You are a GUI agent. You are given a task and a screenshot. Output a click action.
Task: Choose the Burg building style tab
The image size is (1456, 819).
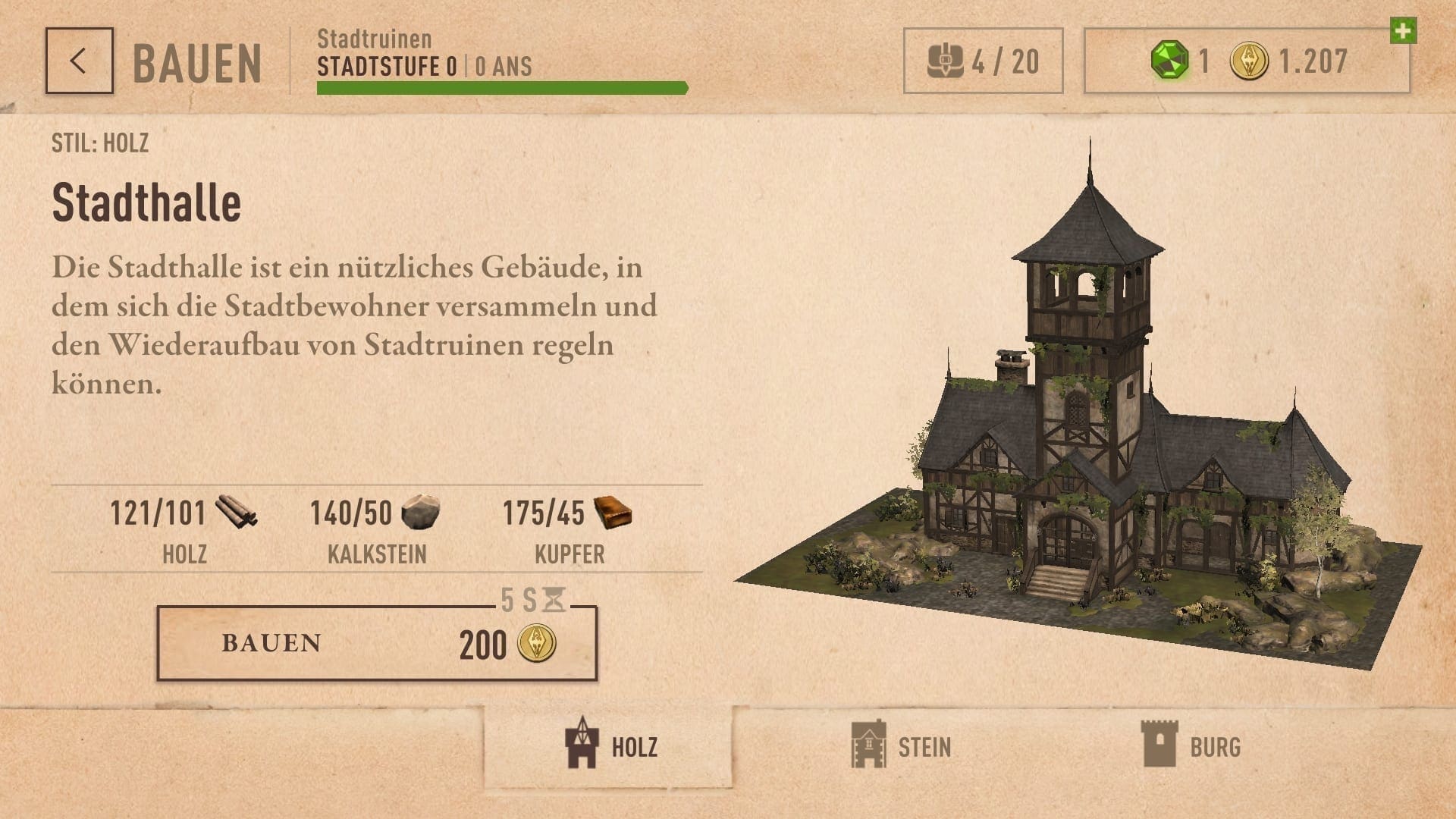(x=1191, y=746)
